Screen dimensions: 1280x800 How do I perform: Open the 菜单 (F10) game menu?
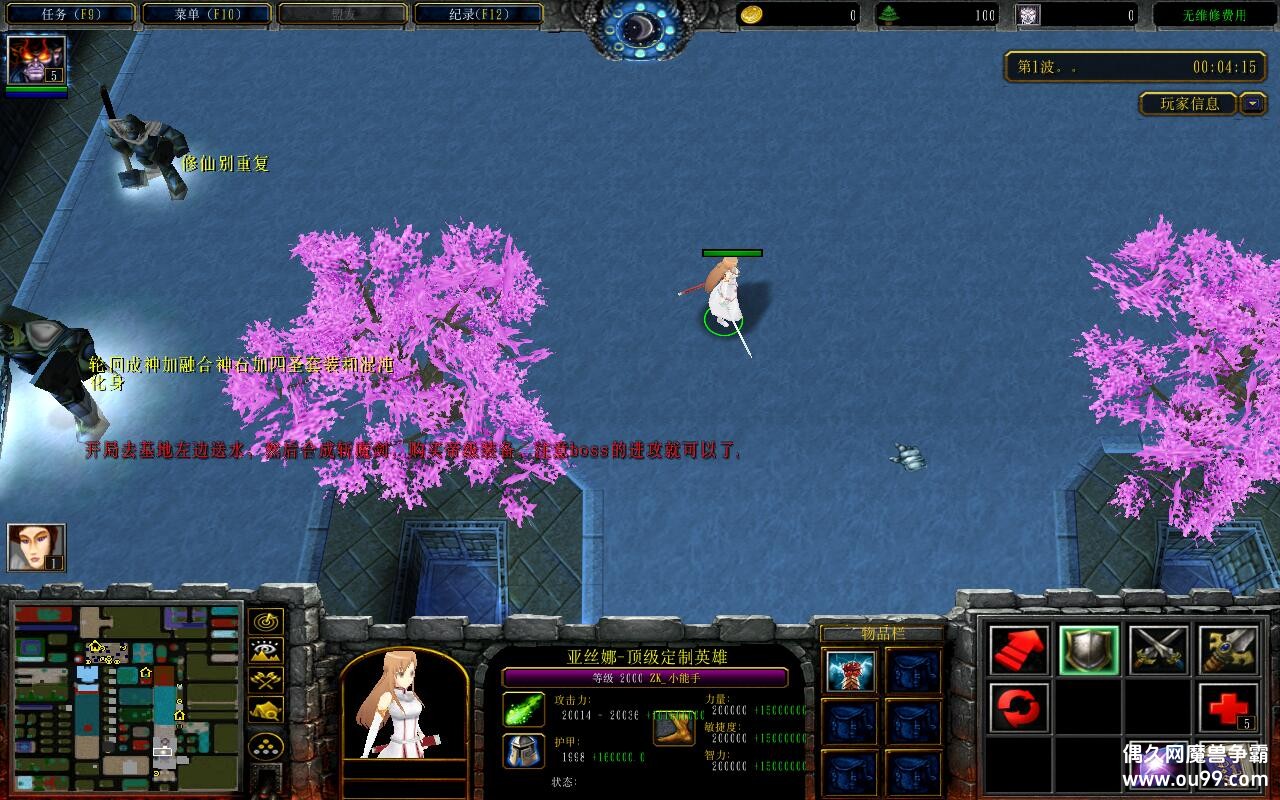point(206,15)
